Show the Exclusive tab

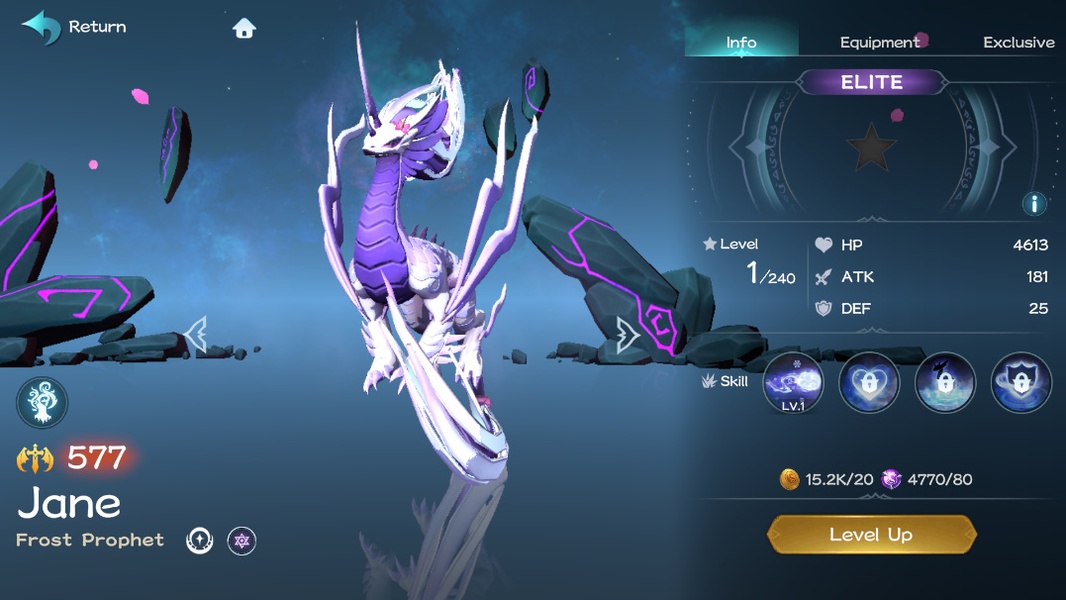[1018, 42]
